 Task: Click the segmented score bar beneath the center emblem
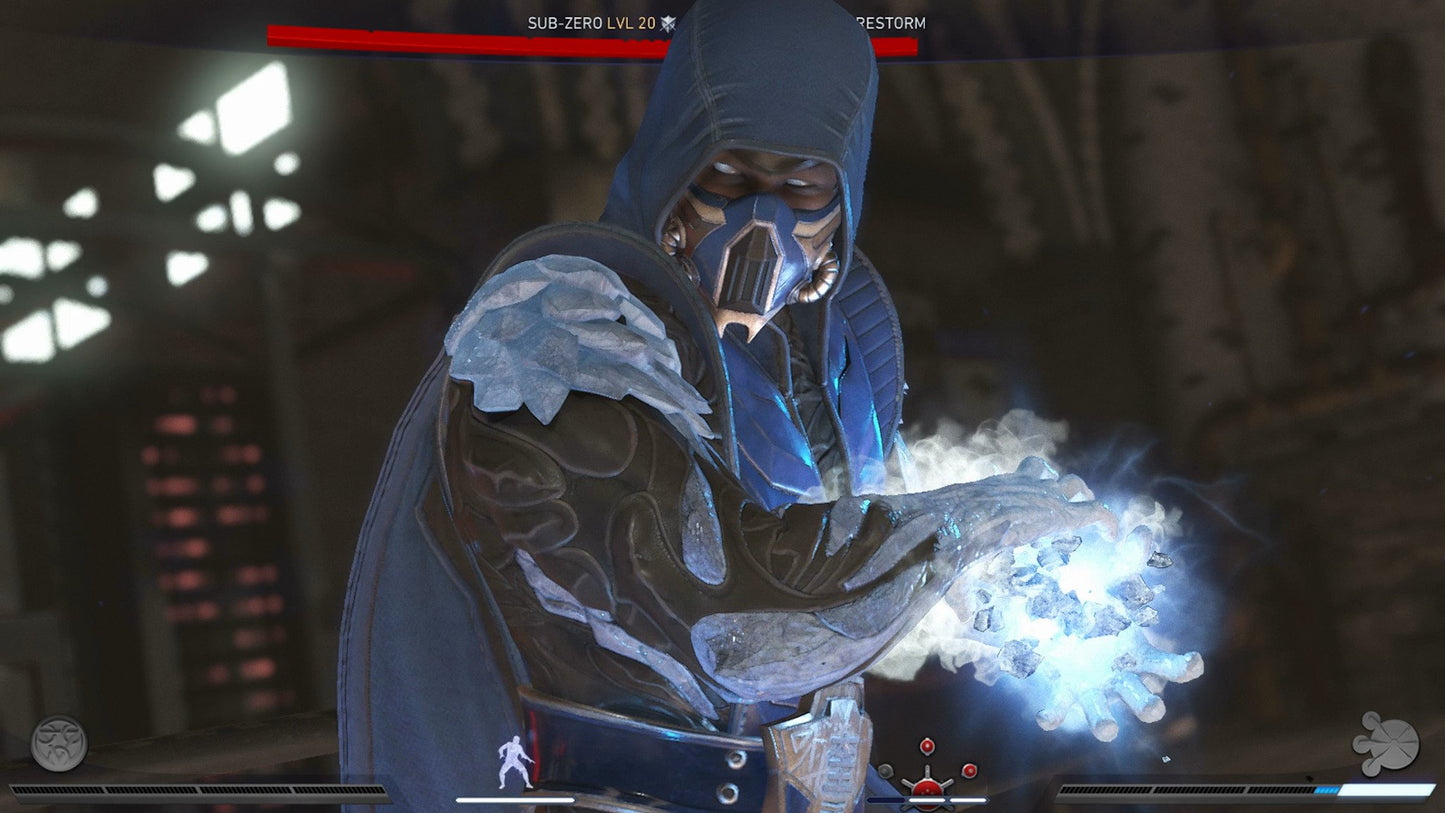point(927,800)
